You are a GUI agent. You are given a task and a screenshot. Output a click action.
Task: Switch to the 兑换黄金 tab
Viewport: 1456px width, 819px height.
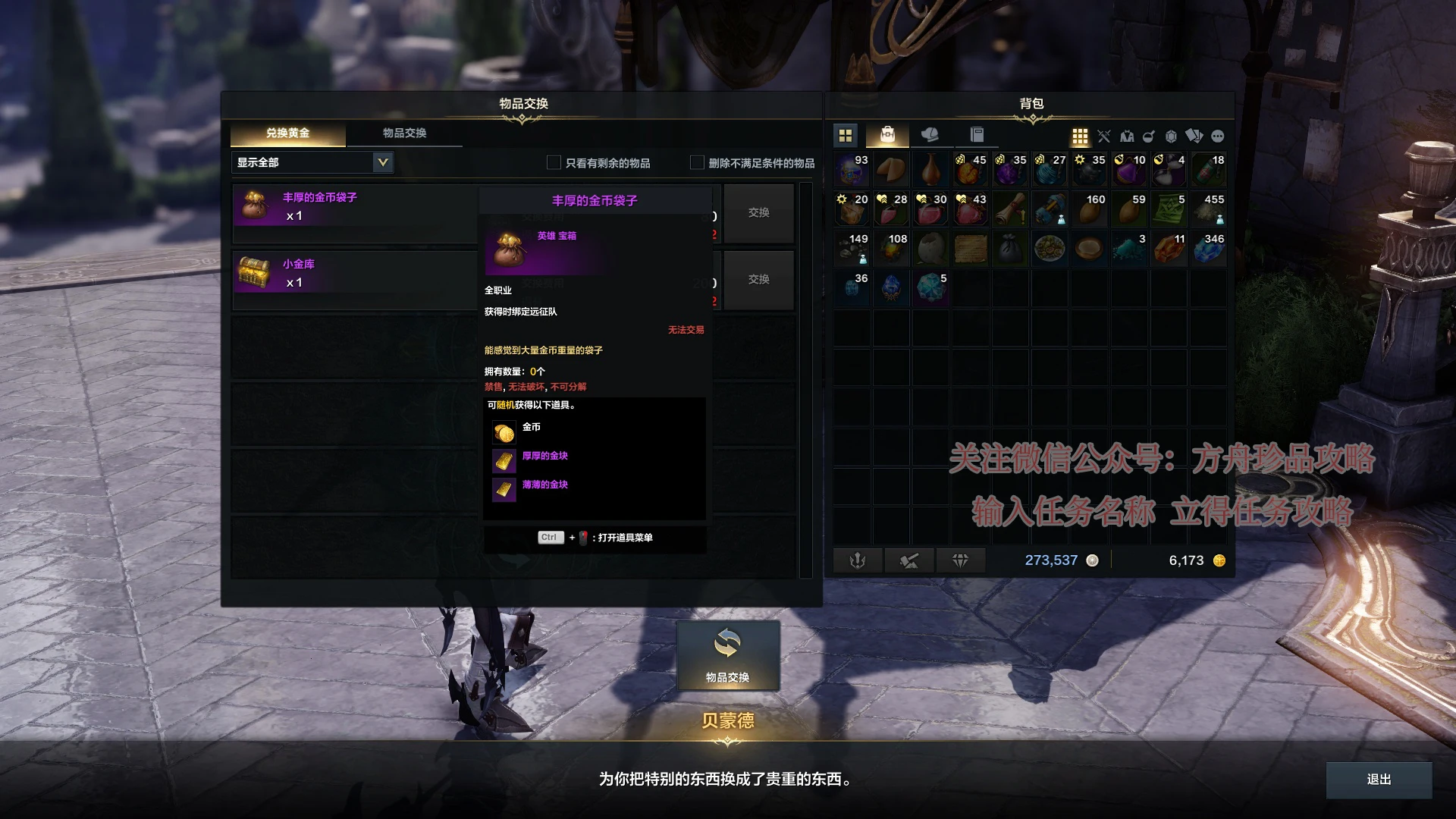click(x=287, y=133)
